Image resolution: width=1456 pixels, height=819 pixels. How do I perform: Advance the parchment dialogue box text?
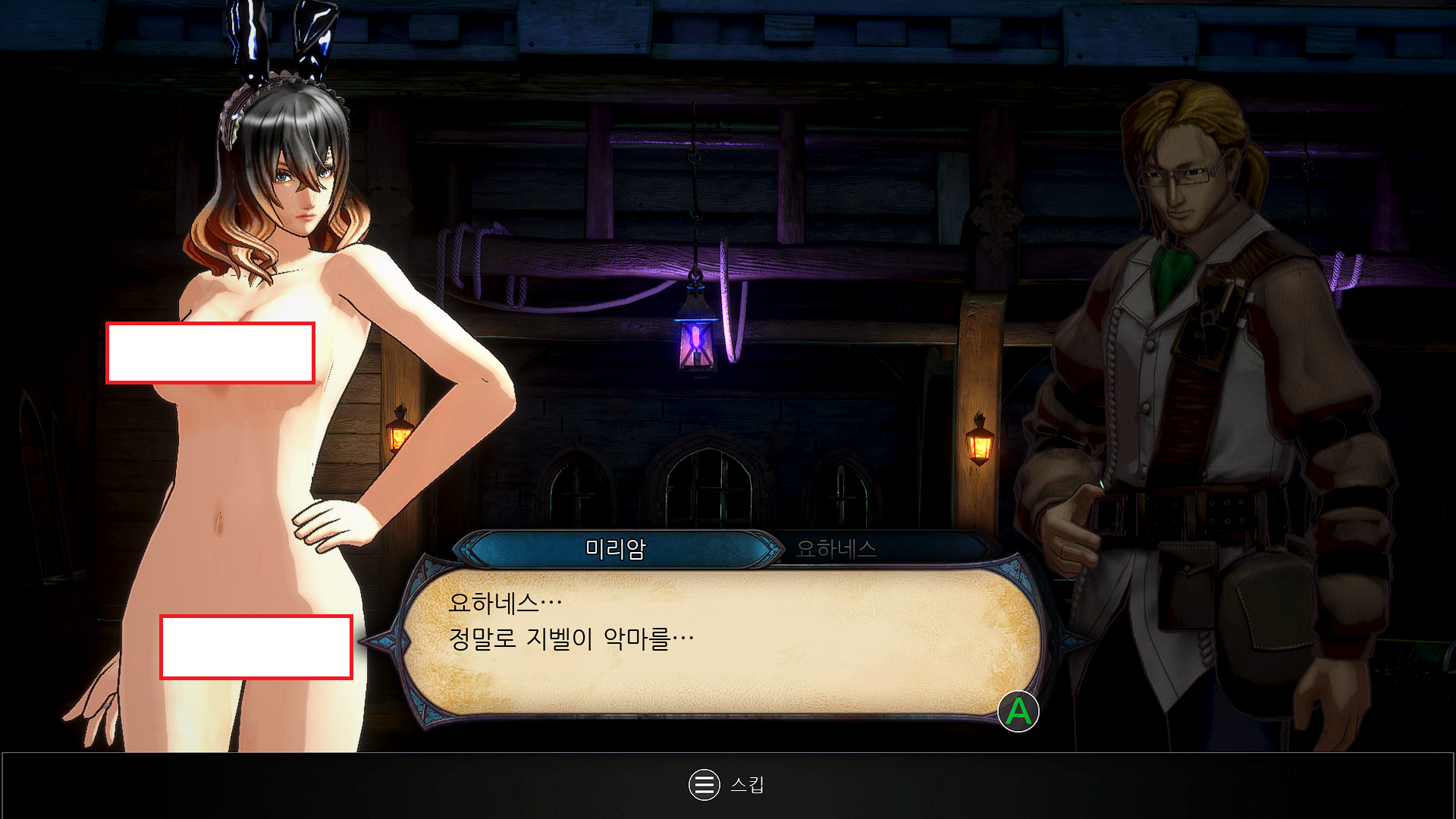tap(1018, 711)
